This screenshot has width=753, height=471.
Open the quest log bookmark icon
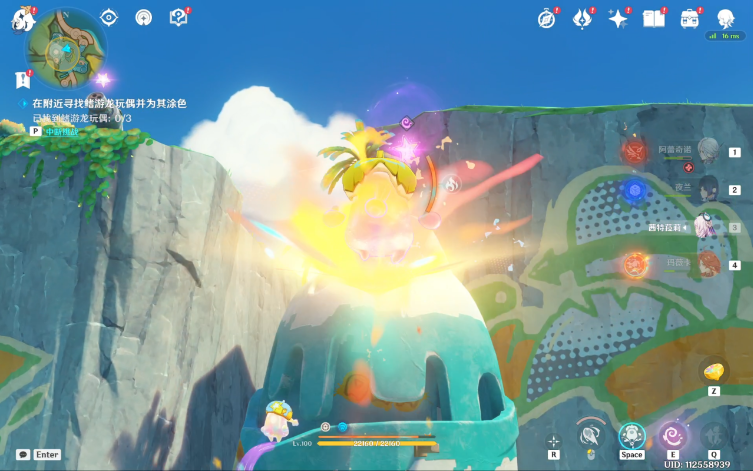tap(21, 81)
